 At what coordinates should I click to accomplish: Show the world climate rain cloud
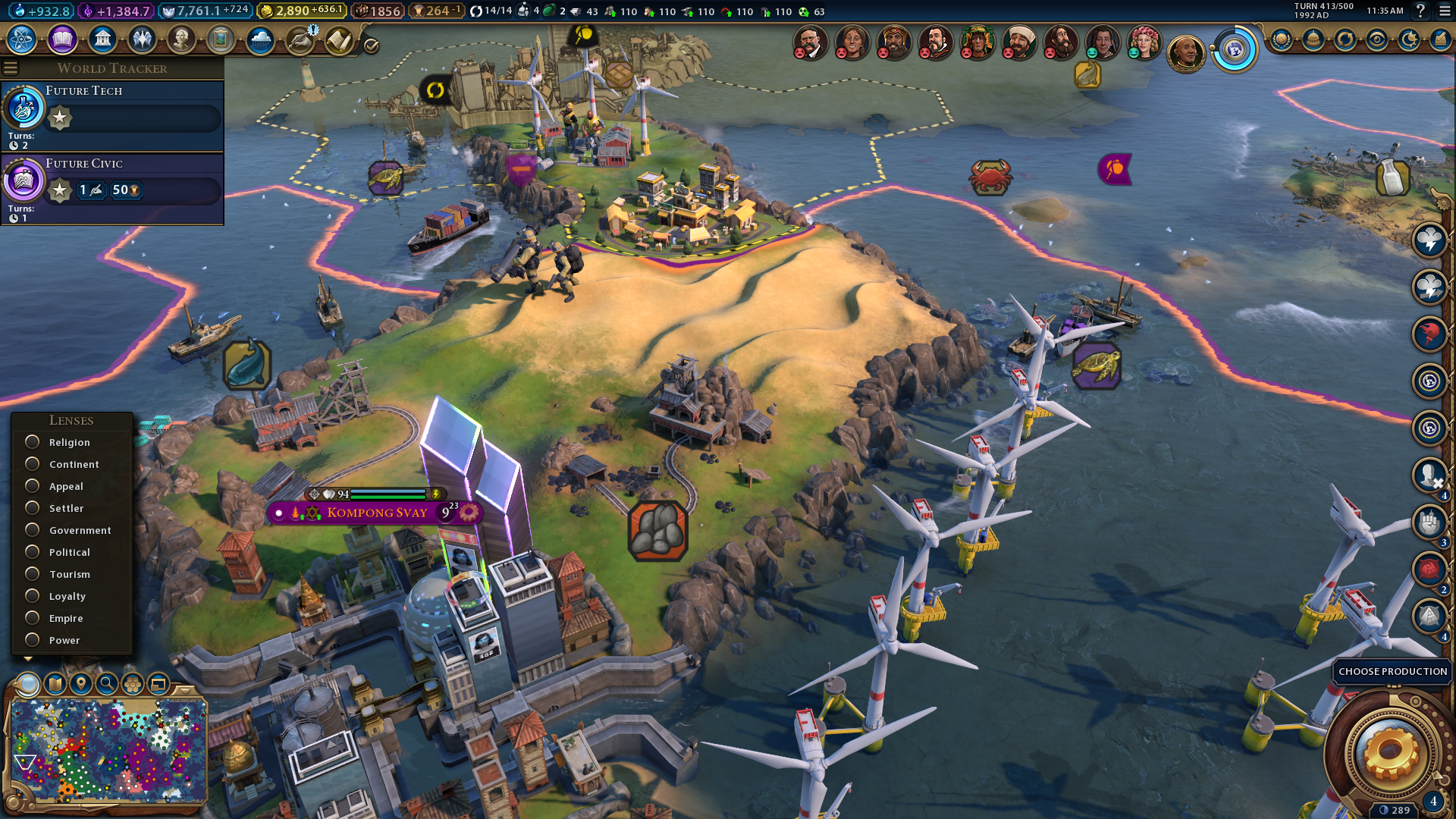[x=260, y=39]
